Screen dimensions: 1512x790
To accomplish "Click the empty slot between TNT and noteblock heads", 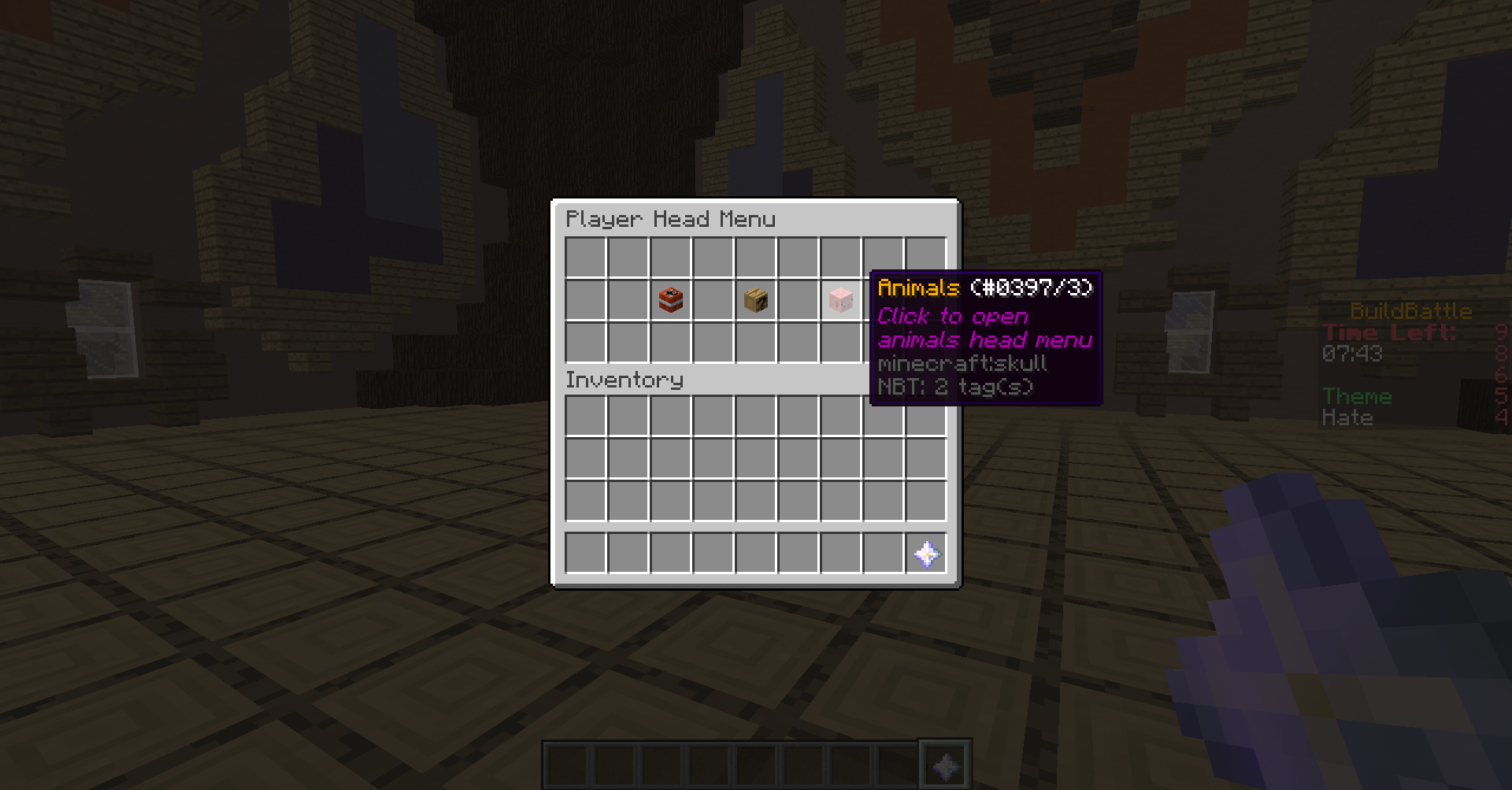I will point(712,299).
